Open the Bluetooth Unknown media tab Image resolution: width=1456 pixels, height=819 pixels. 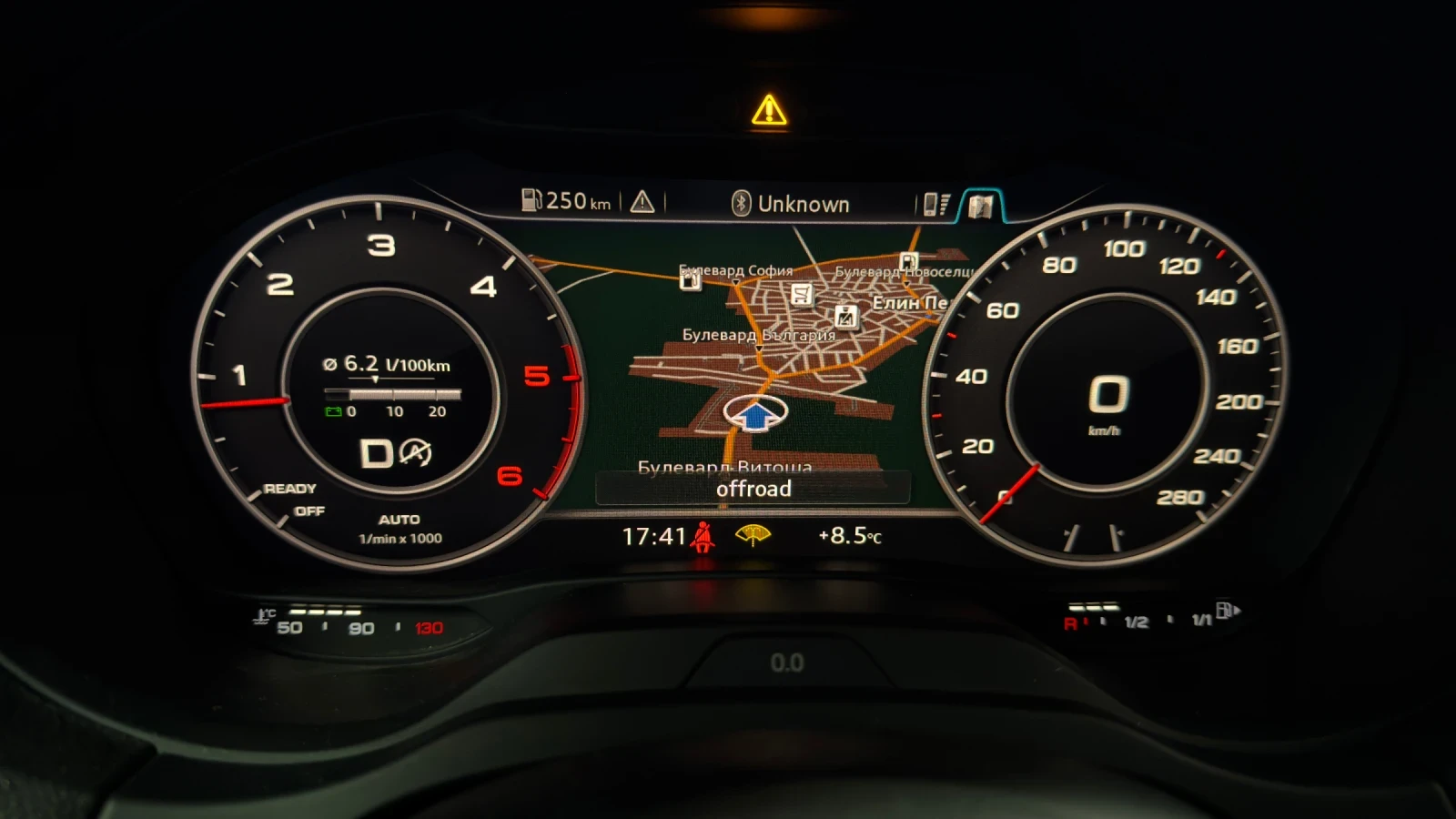pos(791,204)
